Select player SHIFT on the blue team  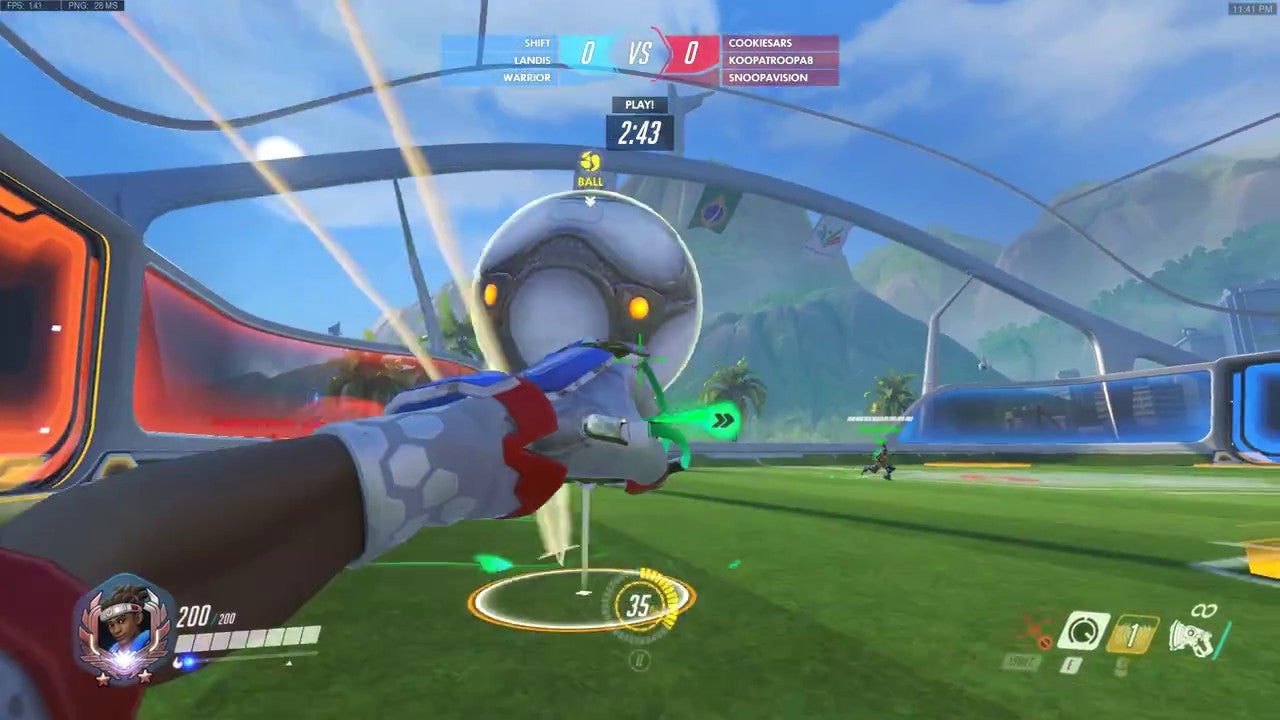[x=537, y=43]
